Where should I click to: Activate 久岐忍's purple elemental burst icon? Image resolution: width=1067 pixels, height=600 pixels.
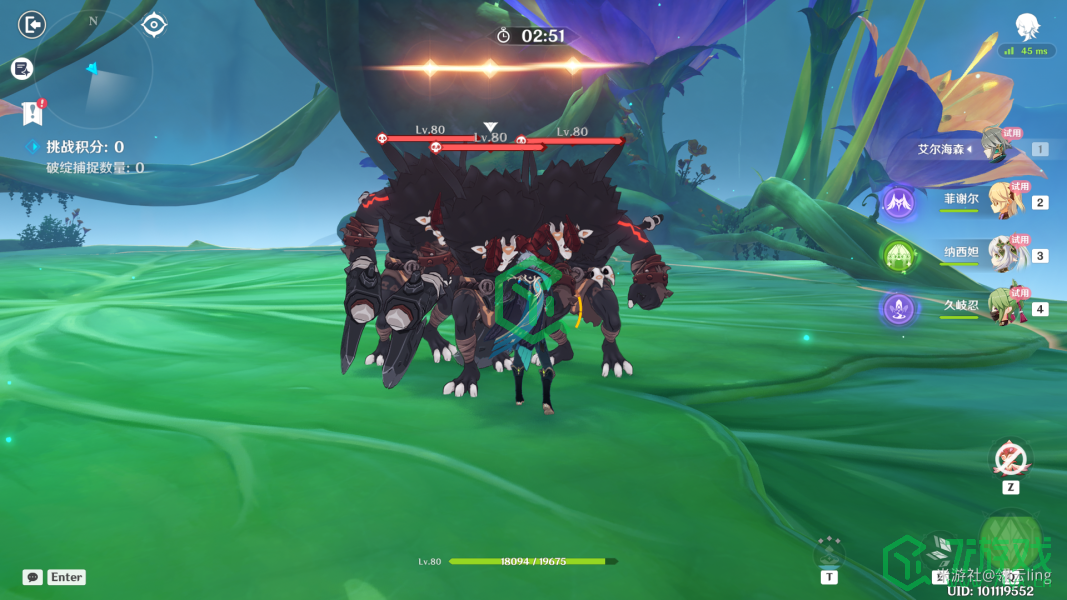pos(898,308)
